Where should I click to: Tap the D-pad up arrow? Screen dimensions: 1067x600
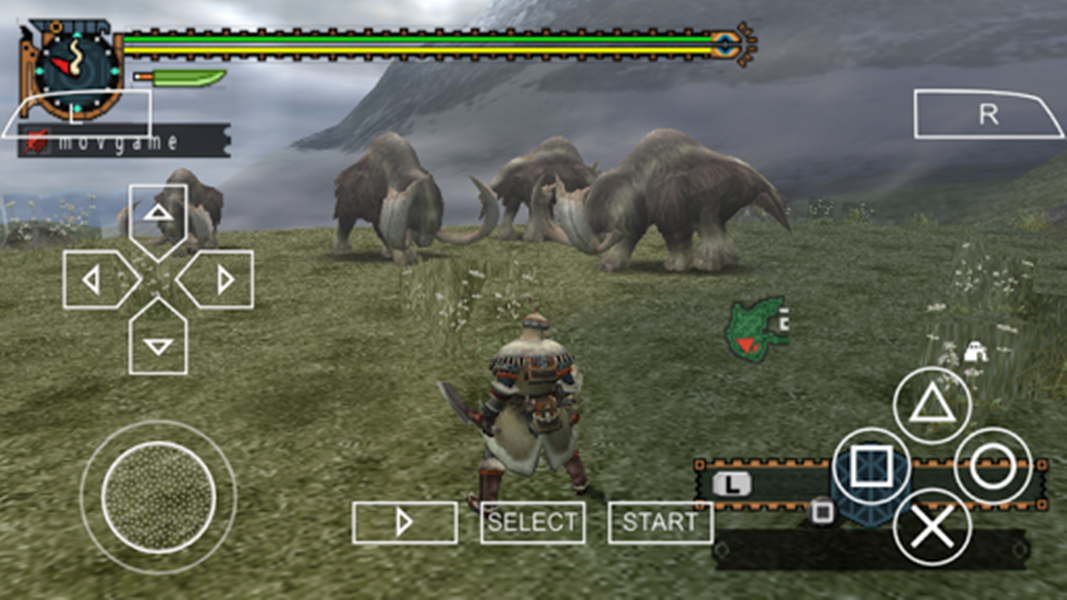point(158,214)
